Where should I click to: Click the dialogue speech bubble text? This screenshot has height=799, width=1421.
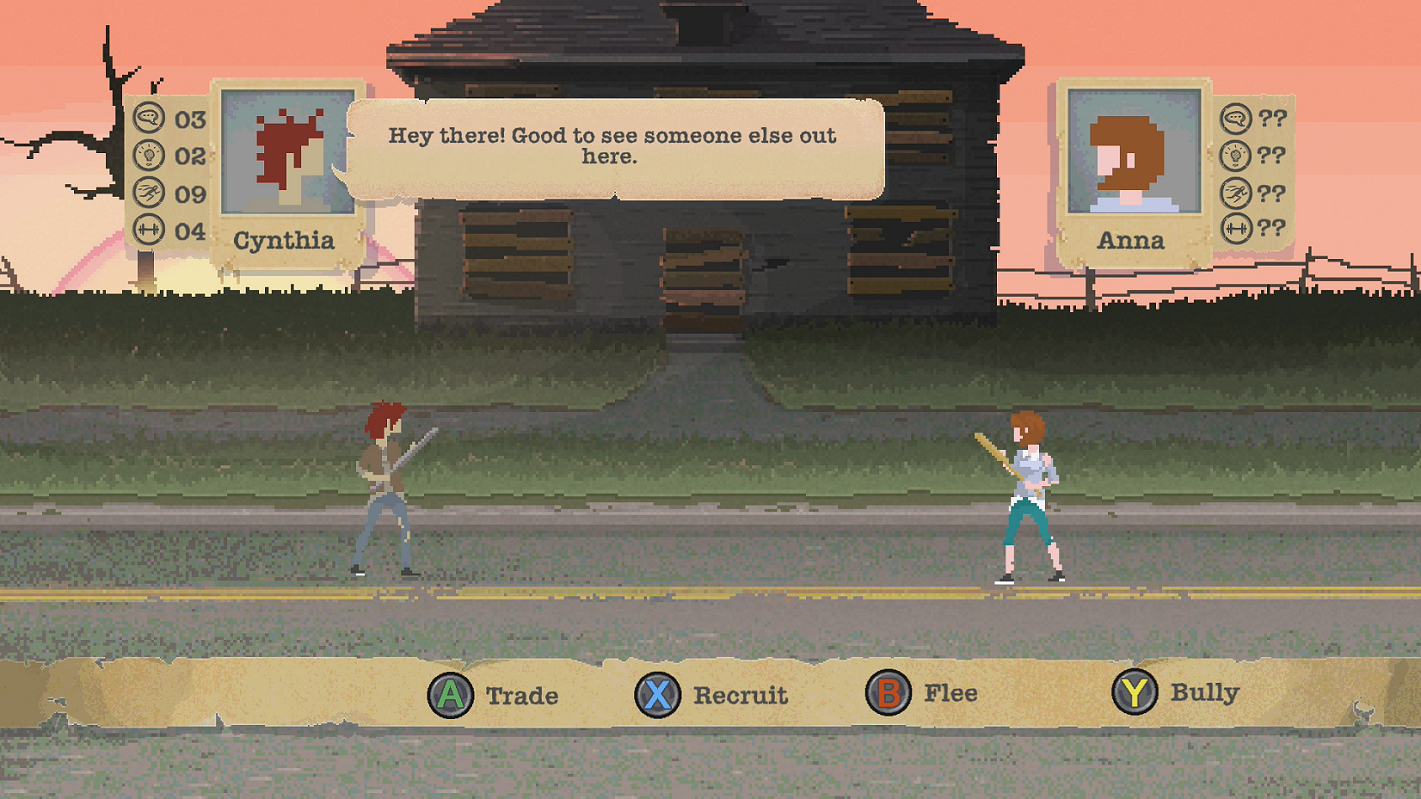tap(613, 146)
